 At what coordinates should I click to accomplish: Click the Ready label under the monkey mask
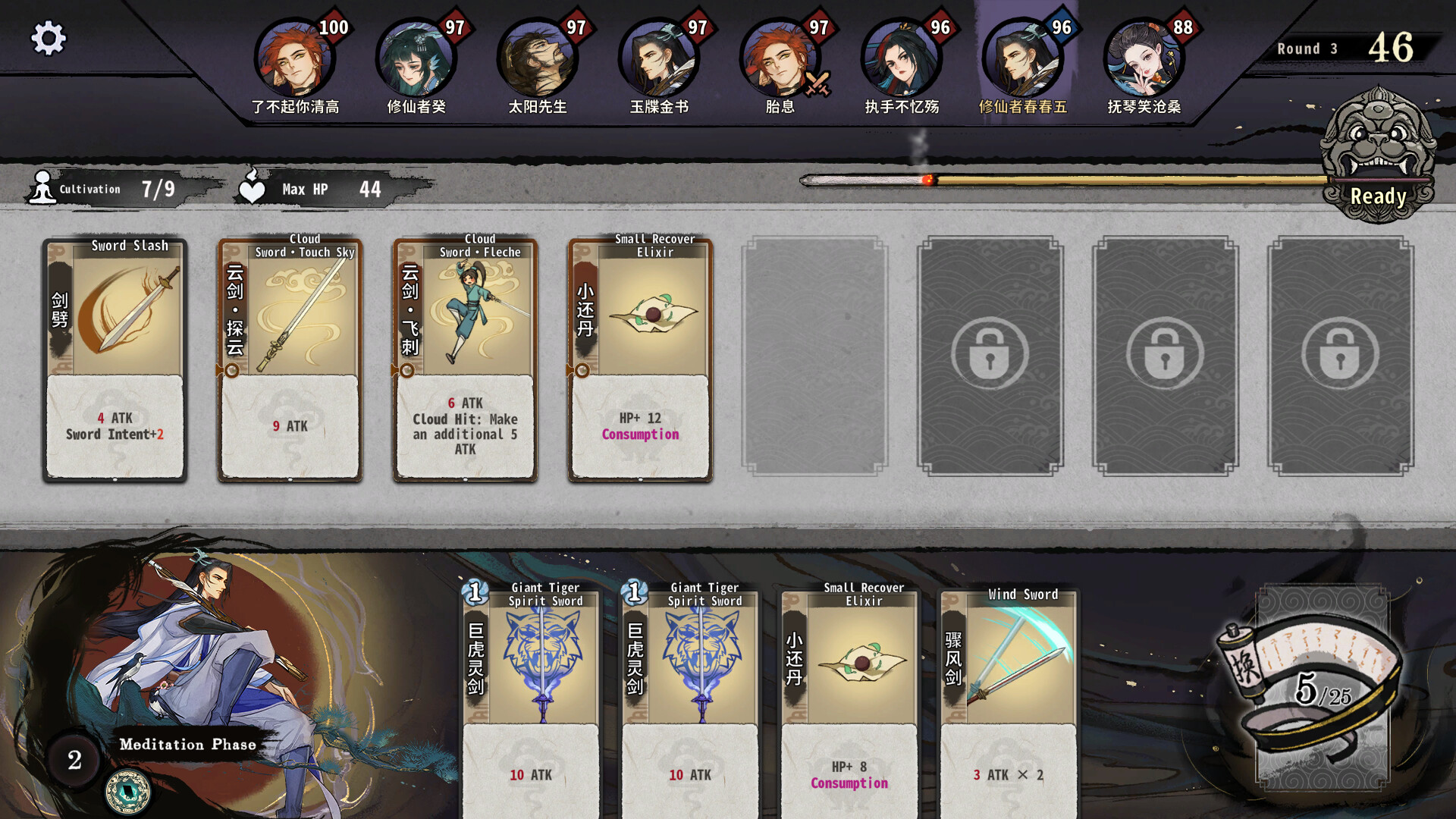1379,196
